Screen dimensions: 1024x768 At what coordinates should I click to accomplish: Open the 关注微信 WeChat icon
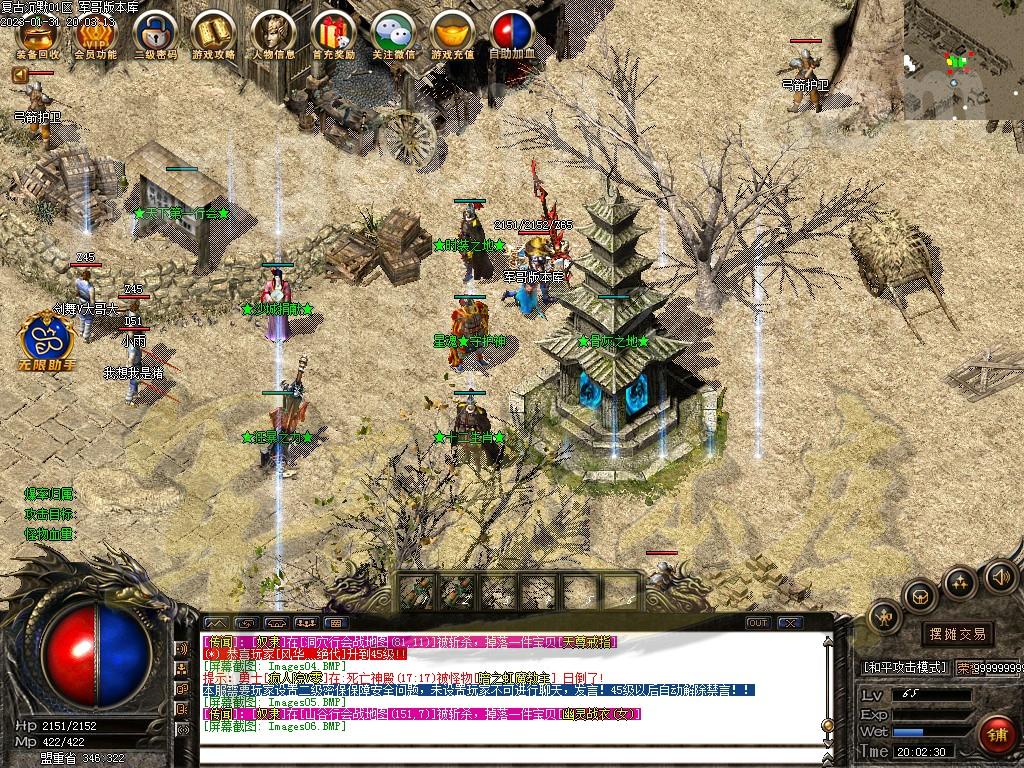pyautogui.click(x=393, y=33)
